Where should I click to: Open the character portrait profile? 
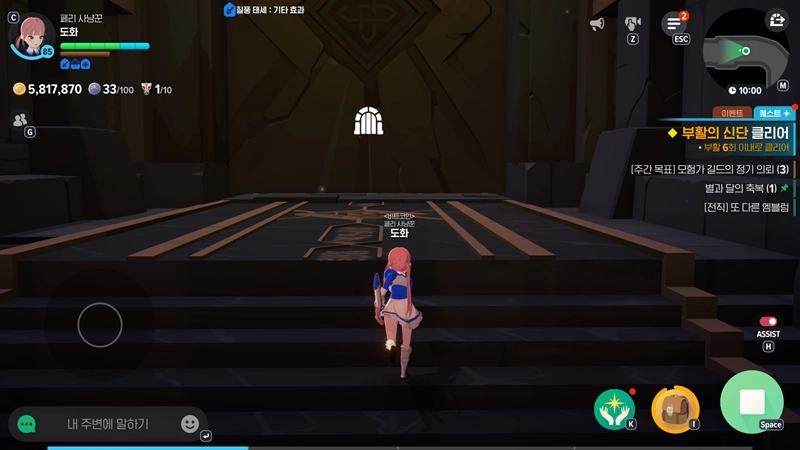click(33, 35)
